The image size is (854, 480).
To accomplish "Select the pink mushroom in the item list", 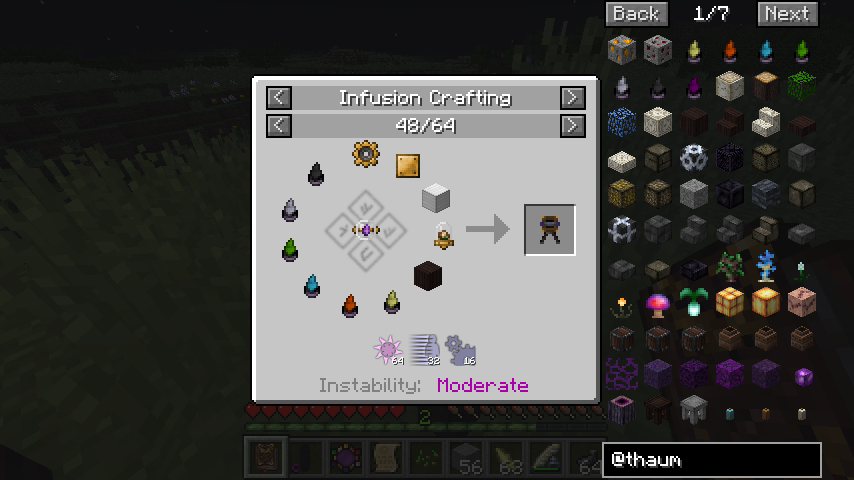I will 657,303.
